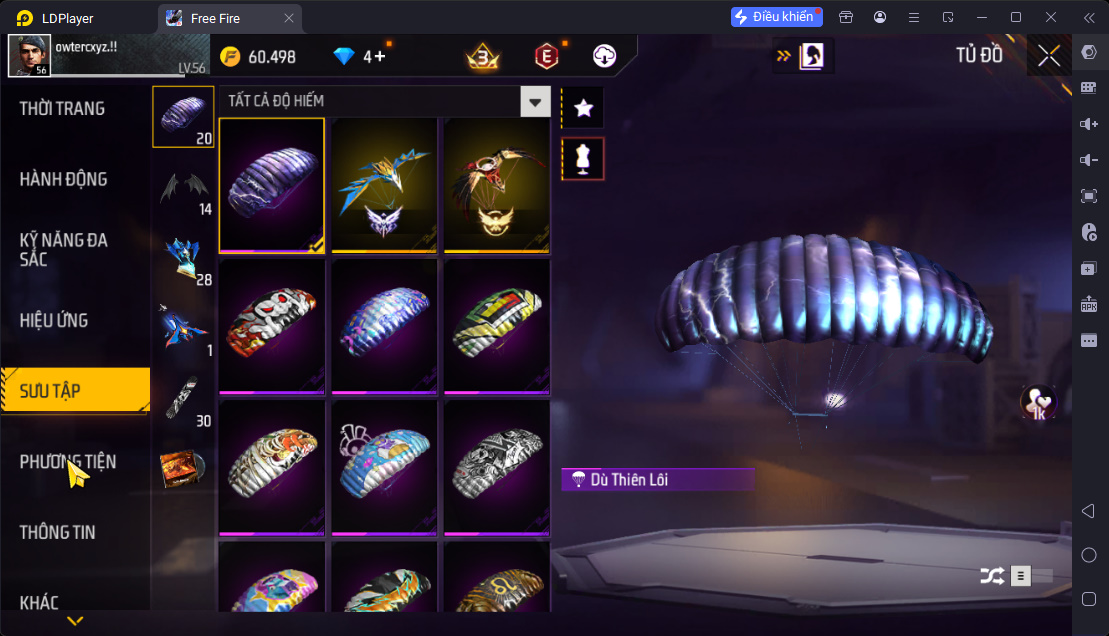Select the Hành Động menu entry
This screenshot has width=1109, height=636.
(x=63, y=180)
